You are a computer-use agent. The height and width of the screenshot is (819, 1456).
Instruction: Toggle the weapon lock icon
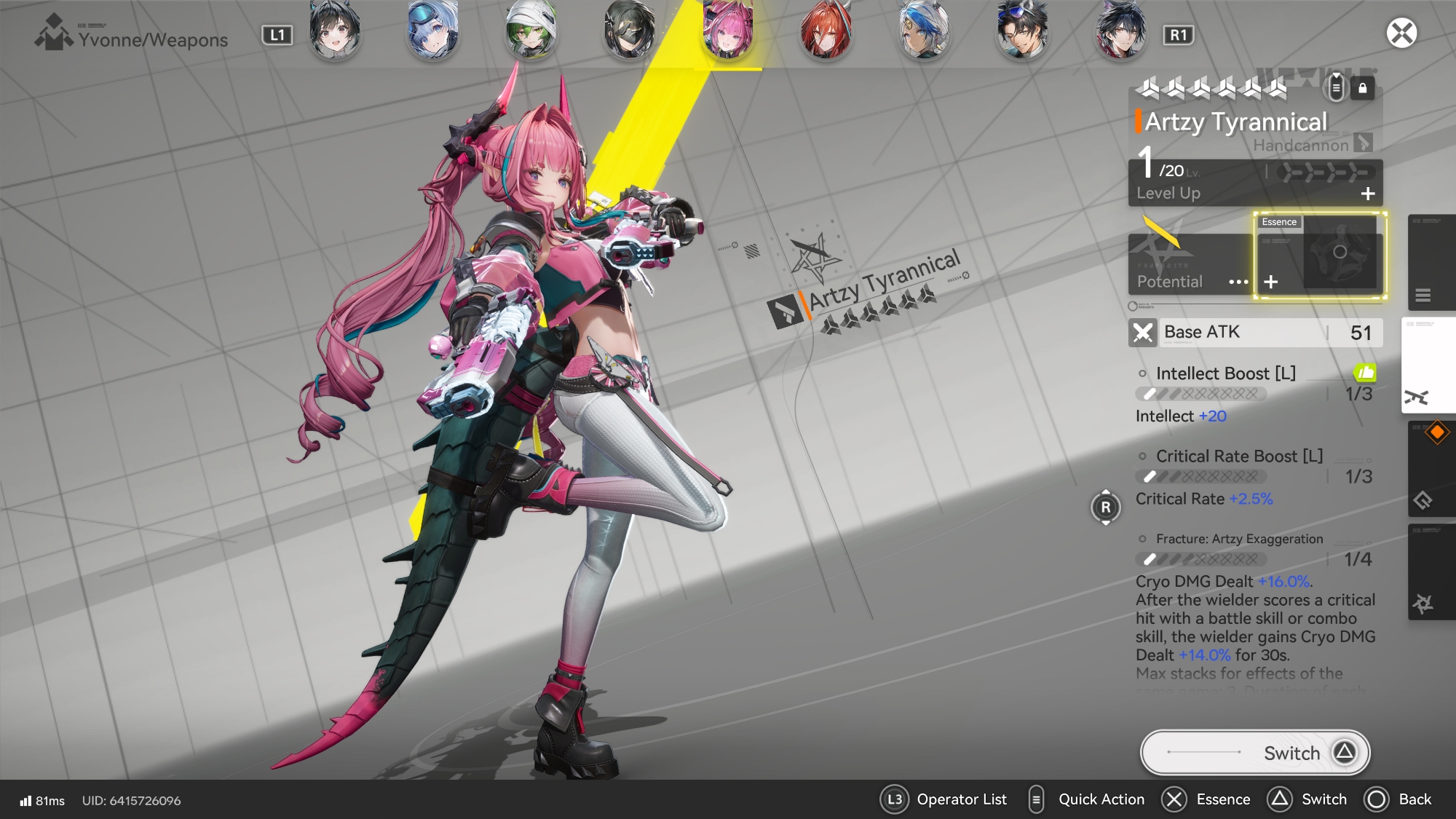coord(1363,88)
